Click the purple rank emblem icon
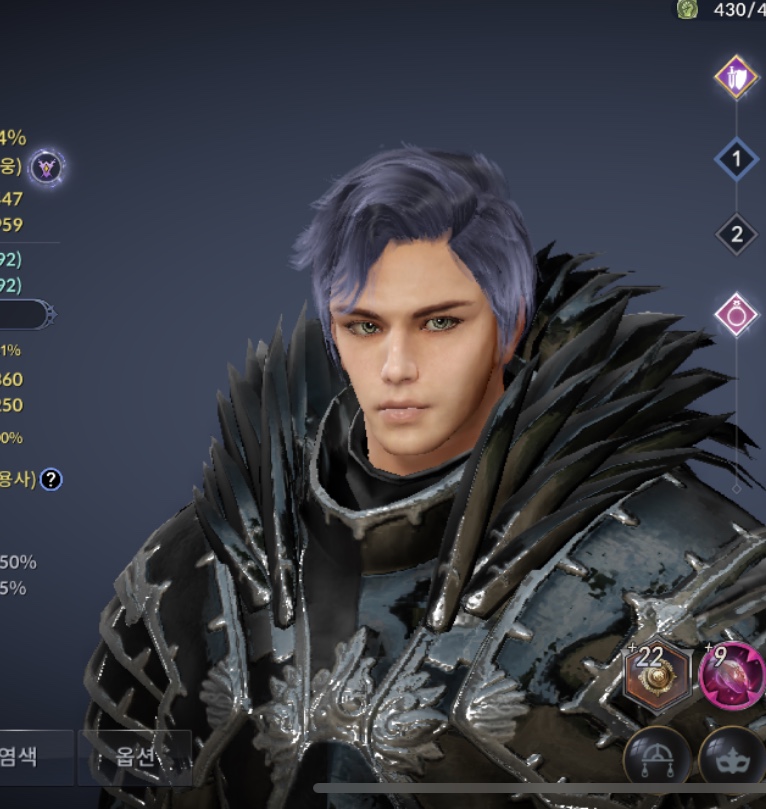This screenshot has width=766, height=809. 46,167
